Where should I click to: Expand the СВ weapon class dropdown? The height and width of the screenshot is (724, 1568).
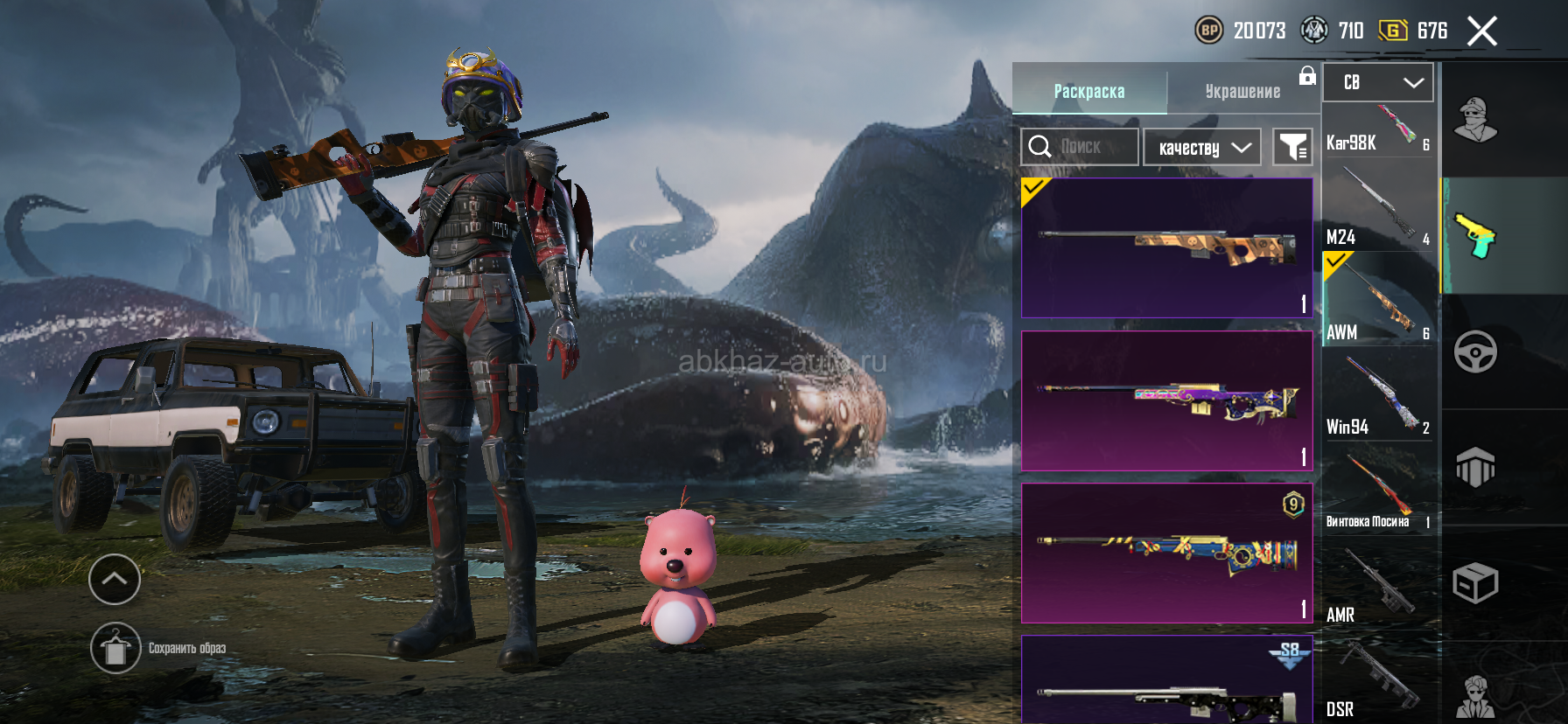1377,82
